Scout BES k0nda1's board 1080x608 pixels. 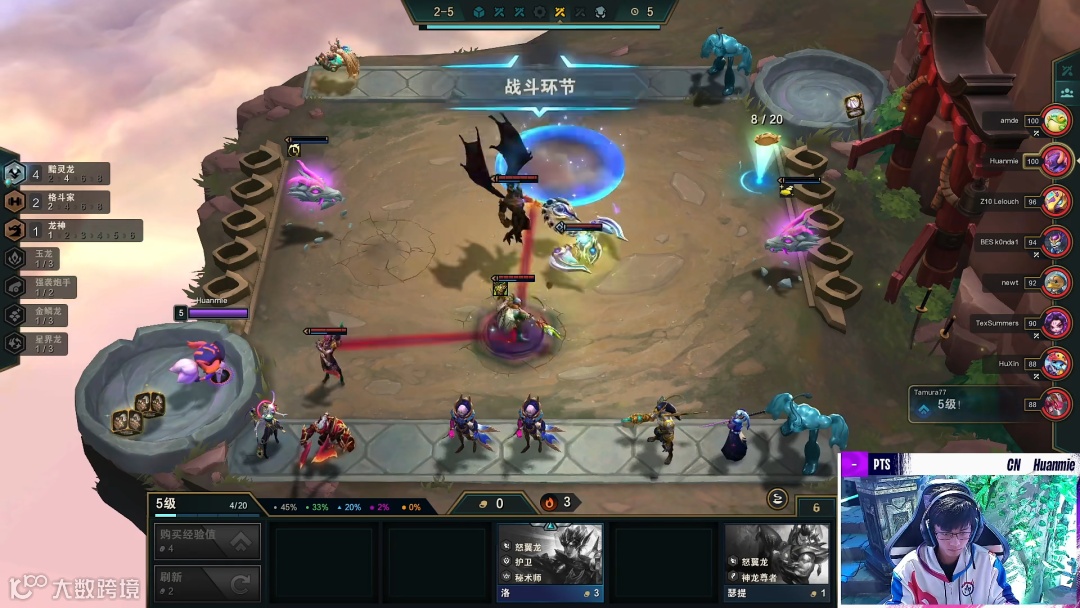click(1055, 241)
